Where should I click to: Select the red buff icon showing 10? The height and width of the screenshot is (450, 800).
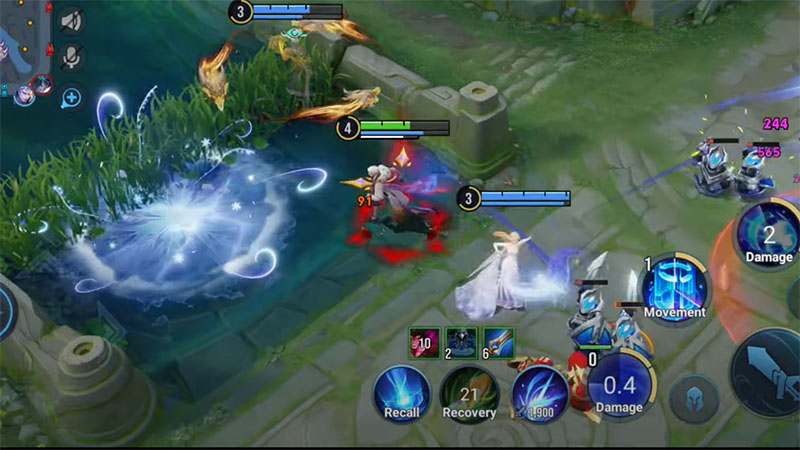pyautogui.click(x=424, y=342)
